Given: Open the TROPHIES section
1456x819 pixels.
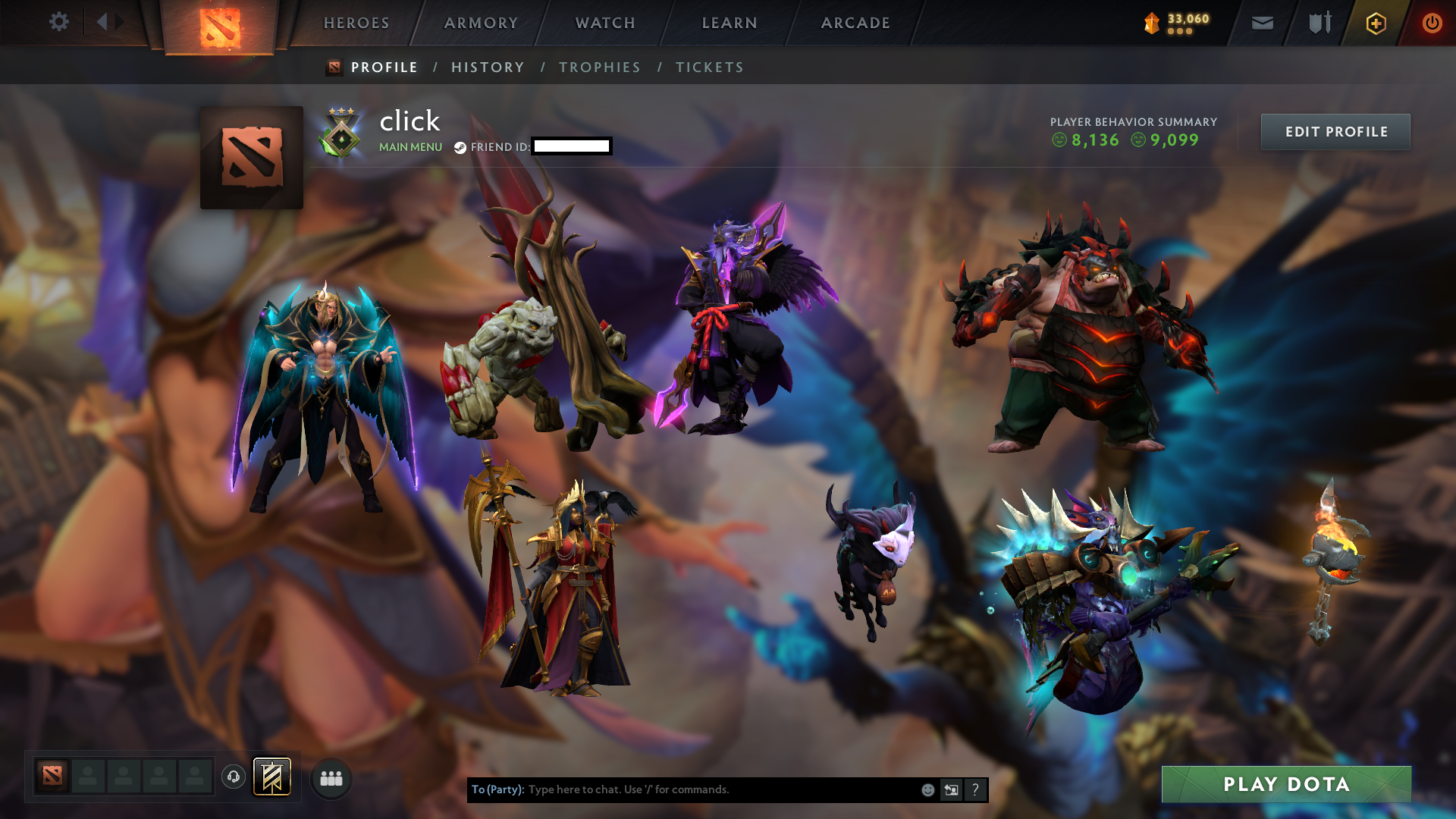Looking at the screenshot, I should point(599,67).
